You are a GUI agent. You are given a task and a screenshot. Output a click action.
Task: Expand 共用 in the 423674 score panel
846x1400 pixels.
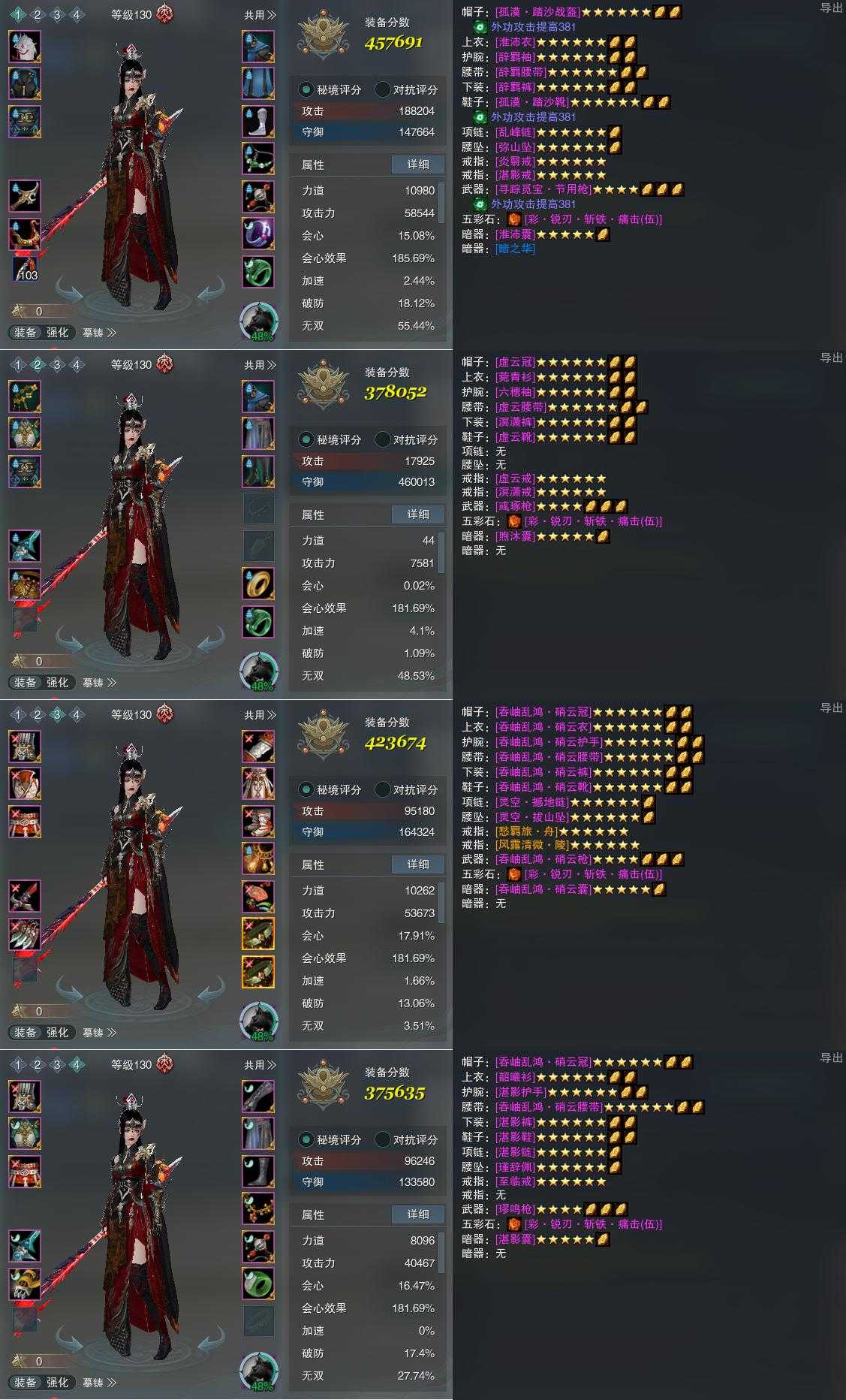[260, 715]
